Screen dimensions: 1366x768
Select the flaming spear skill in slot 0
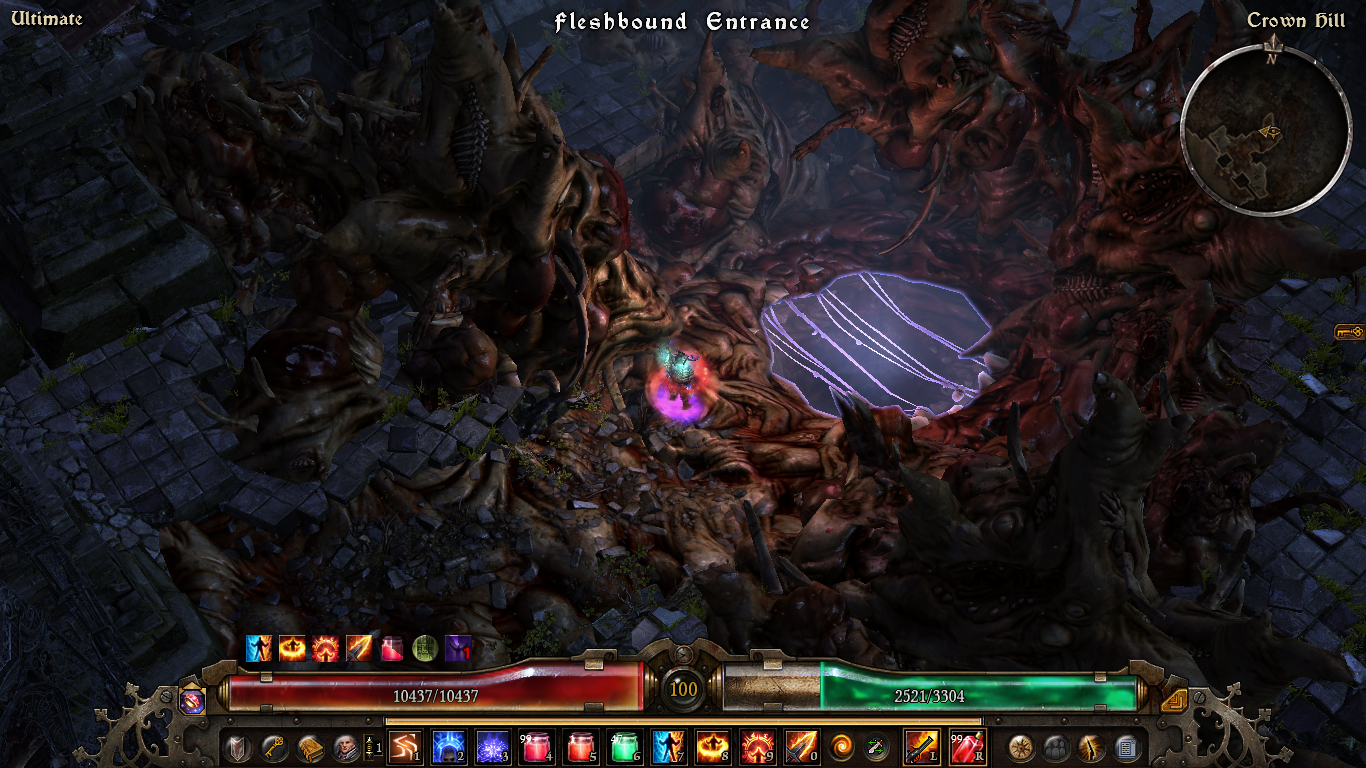pyautogui.click(x=799, y=747)
